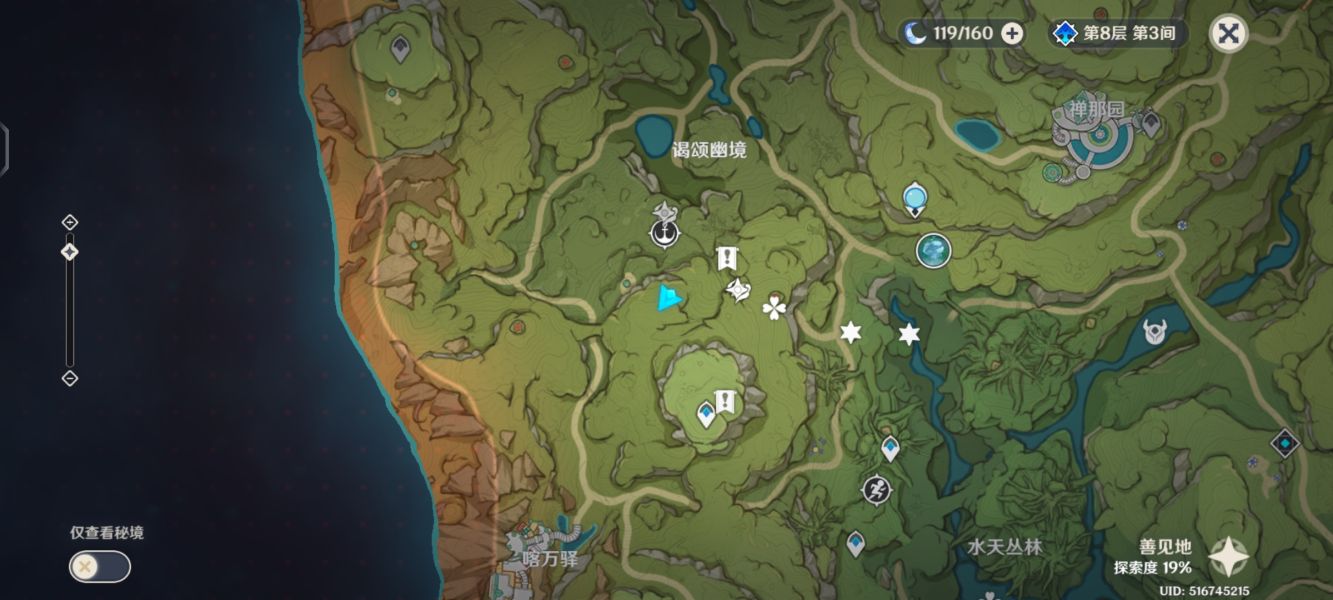Screen dimensions: 1333x600
Task: Select the anchor waypoint marker
Action: [x=663, y=234]
